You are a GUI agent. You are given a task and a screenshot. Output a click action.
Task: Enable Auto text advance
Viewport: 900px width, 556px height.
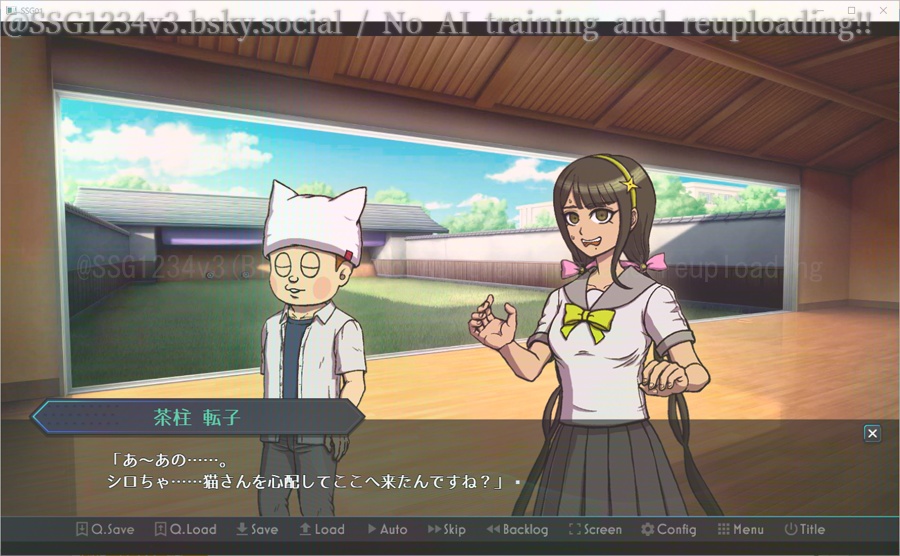click(387, 529)
